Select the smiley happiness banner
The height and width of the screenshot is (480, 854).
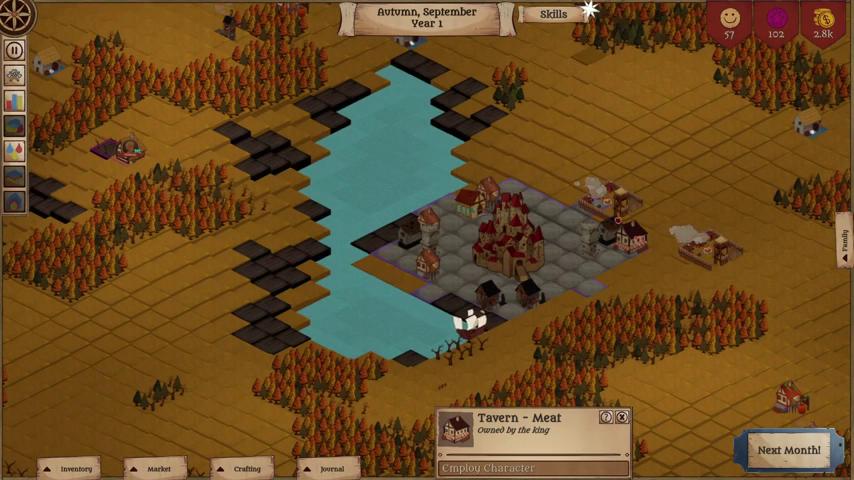pyautogui.click(x=730, y=22)
